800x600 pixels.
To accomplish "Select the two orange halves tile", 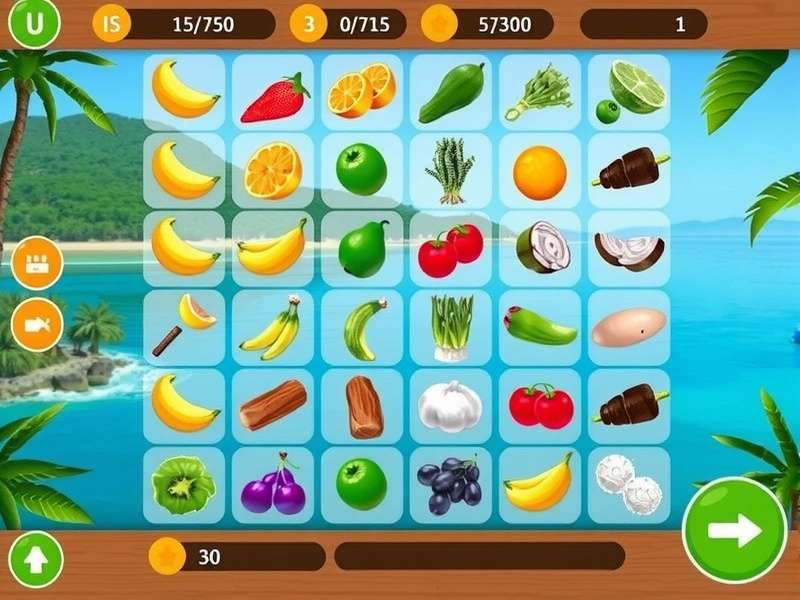I will tap(362, 92).
